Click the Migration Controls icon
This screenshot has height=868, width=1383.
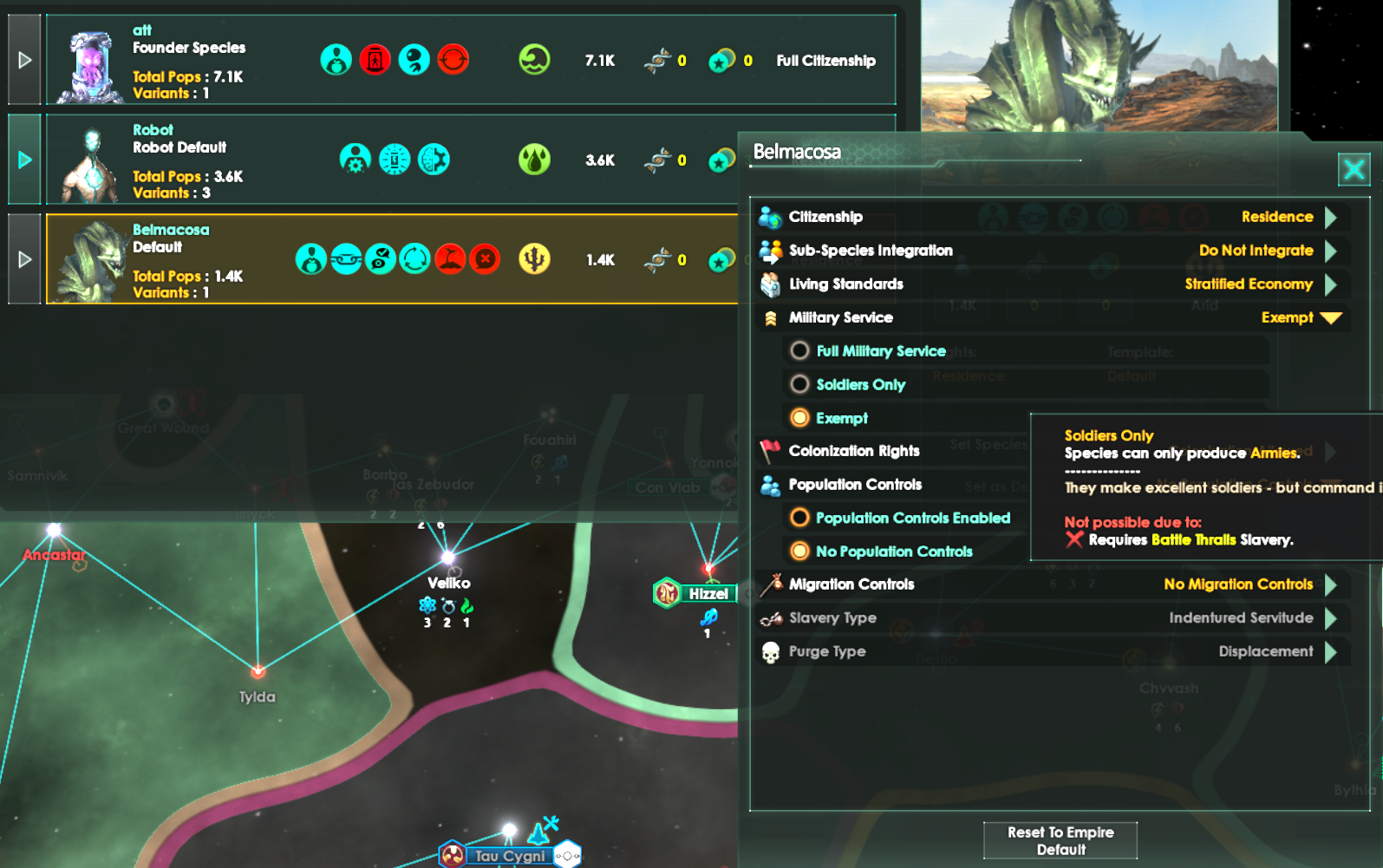click(x=769, y=584)
